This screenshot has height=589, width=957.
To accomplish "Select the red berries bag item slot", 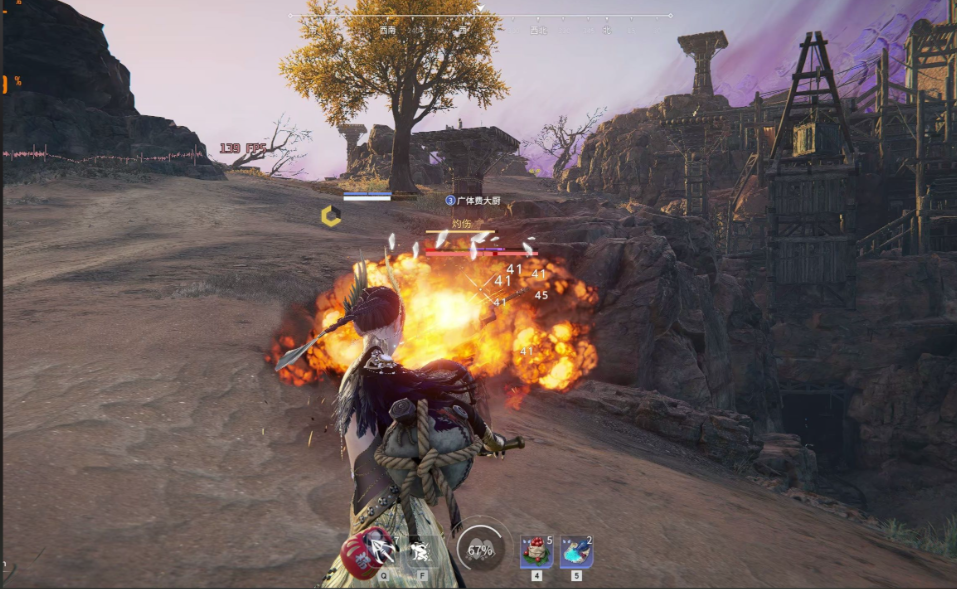I will click(x=536, y=551).
